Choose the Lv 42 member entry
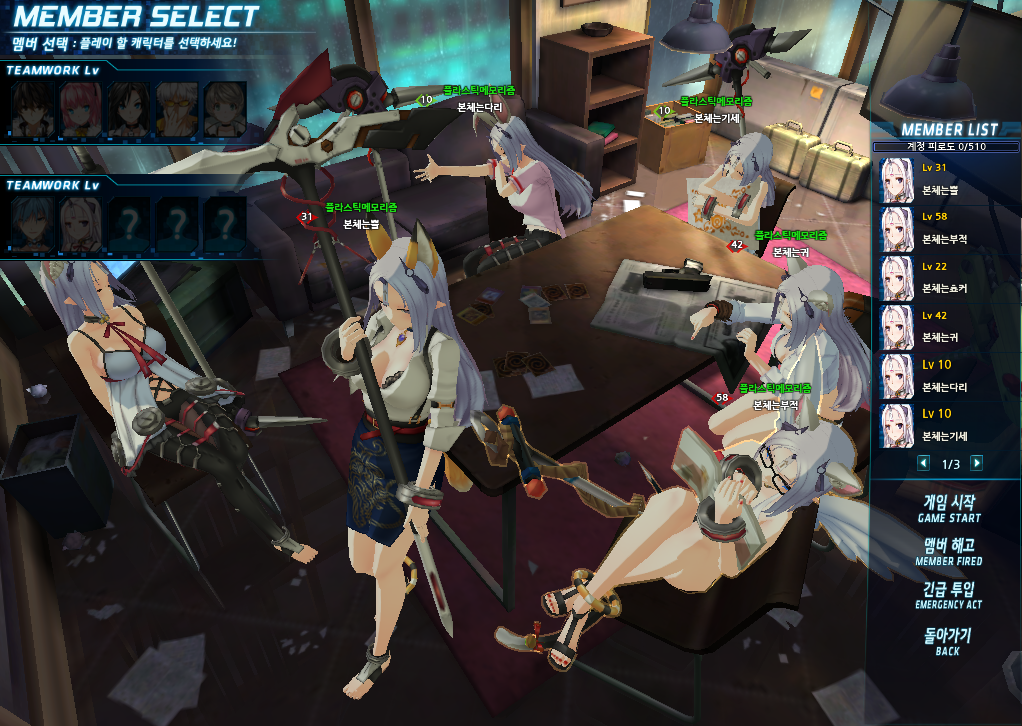1022x726 pixels. [948, 328]
